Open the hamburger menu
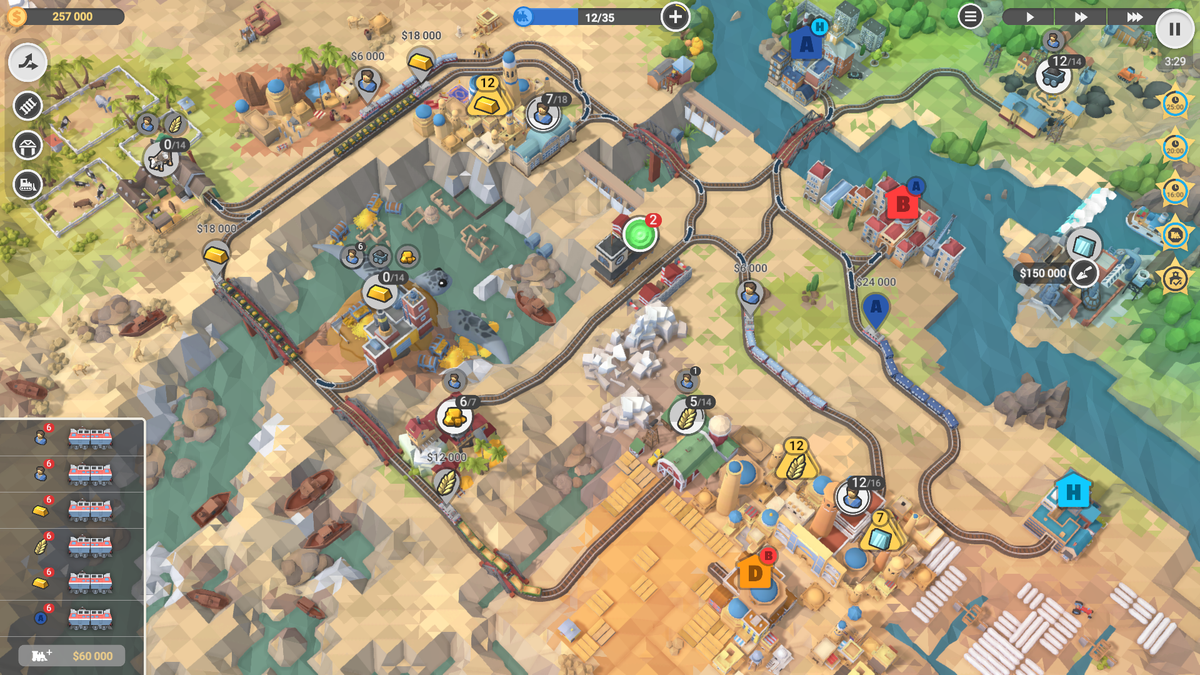The height and width of the screenshot is (675, 1200). click(x=970, y=16)
